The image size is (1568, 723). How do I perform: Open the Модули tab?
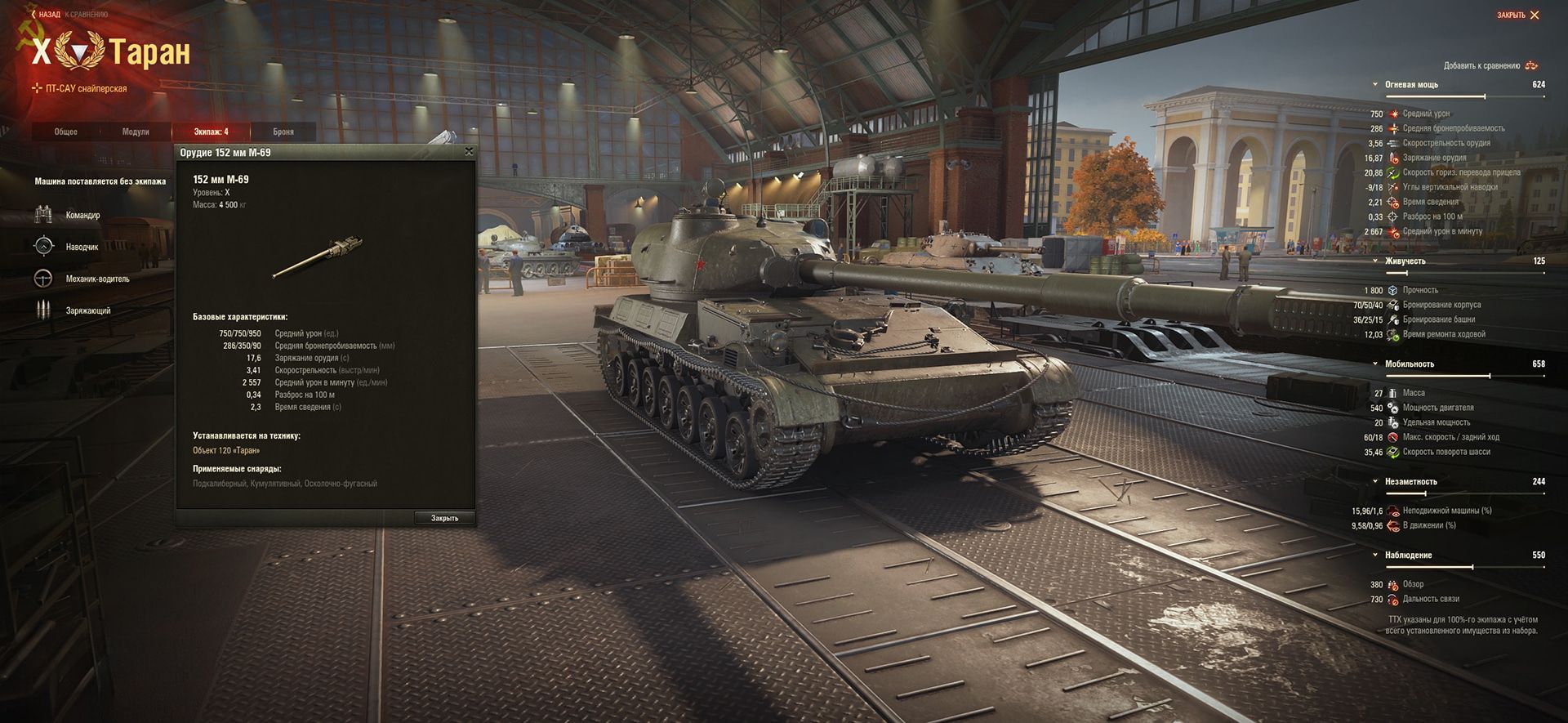point(136,132)
